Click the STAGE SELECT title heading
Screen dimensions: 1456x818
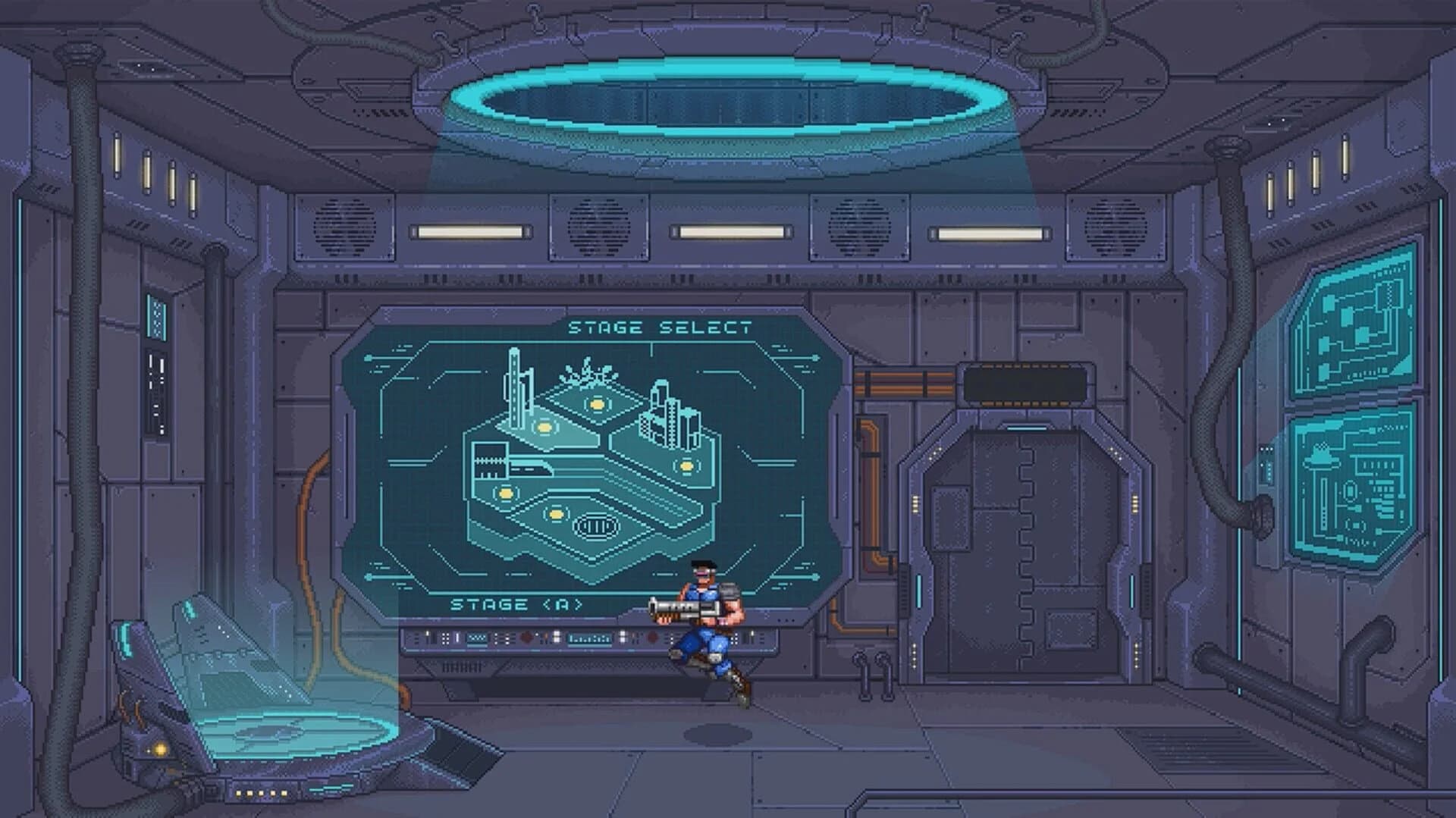click(x=659, y=326)
